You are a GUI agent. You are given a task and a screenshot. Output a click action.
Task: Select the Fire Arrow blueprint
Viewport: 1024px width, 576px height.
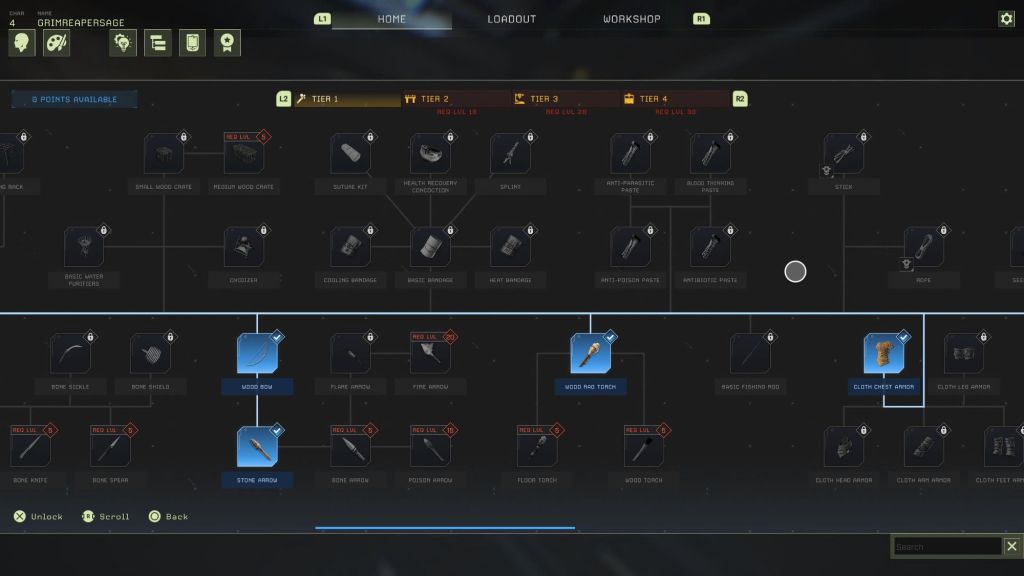click(430, 354)
